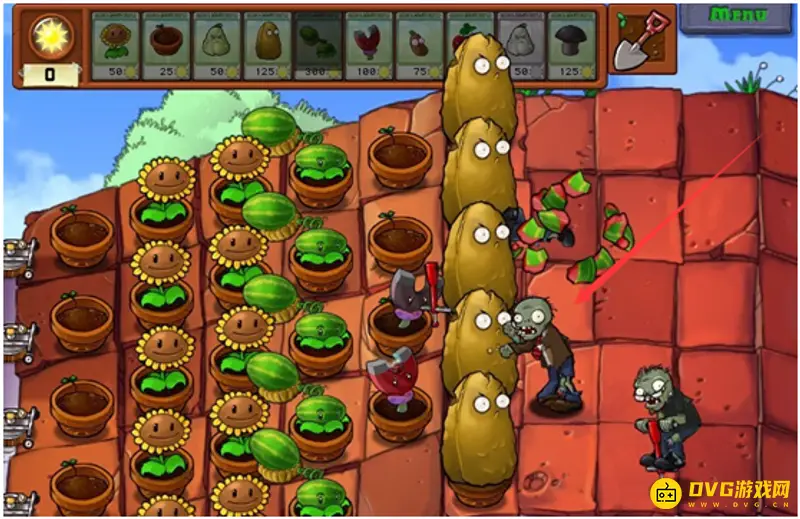Pick the Coffee Bean seed packet
Screen dimensions: 800x519
pos(420,46)
